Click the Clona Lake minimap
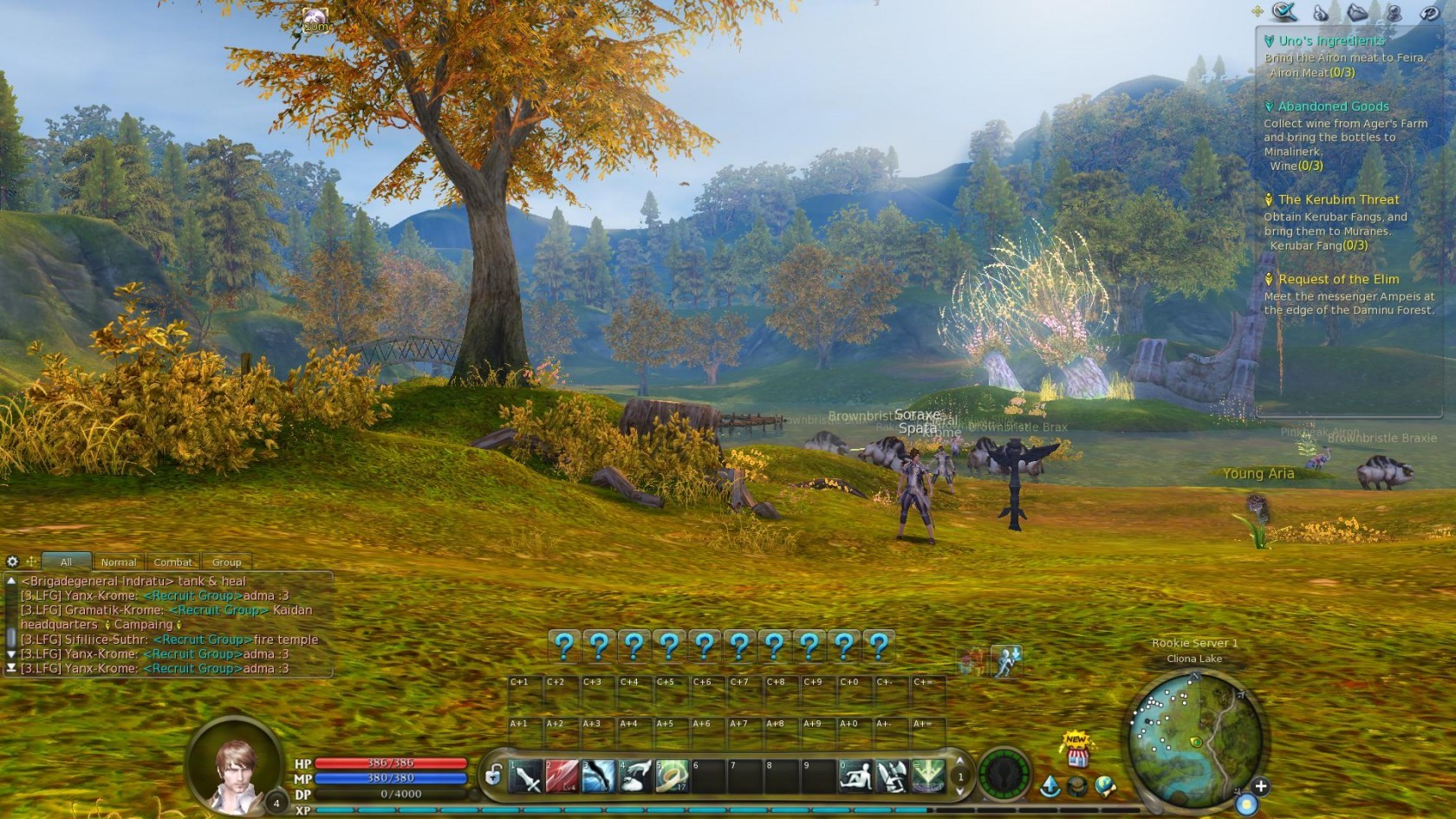 point(1196,735)
